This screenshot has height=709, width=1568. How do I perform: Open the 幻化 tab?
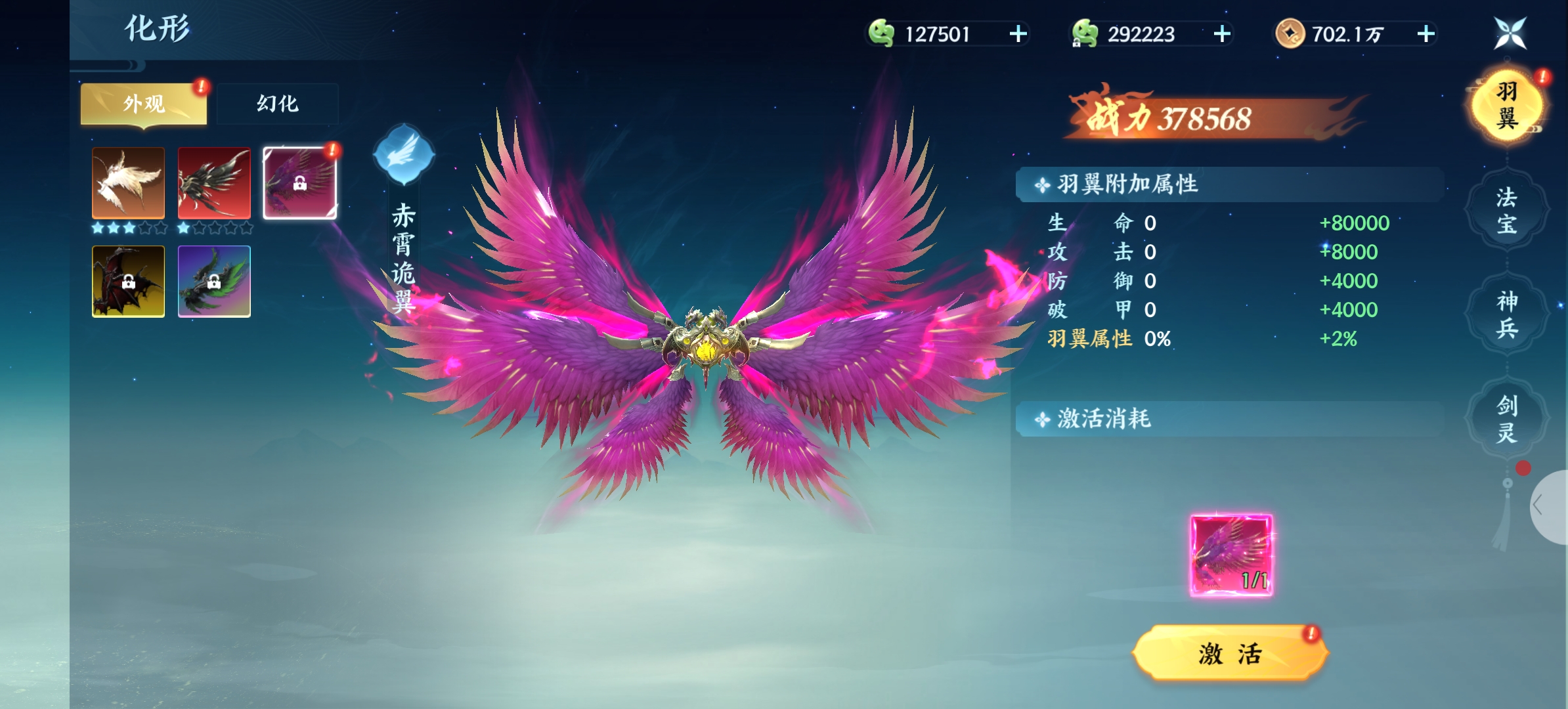(x=277, y=104)
